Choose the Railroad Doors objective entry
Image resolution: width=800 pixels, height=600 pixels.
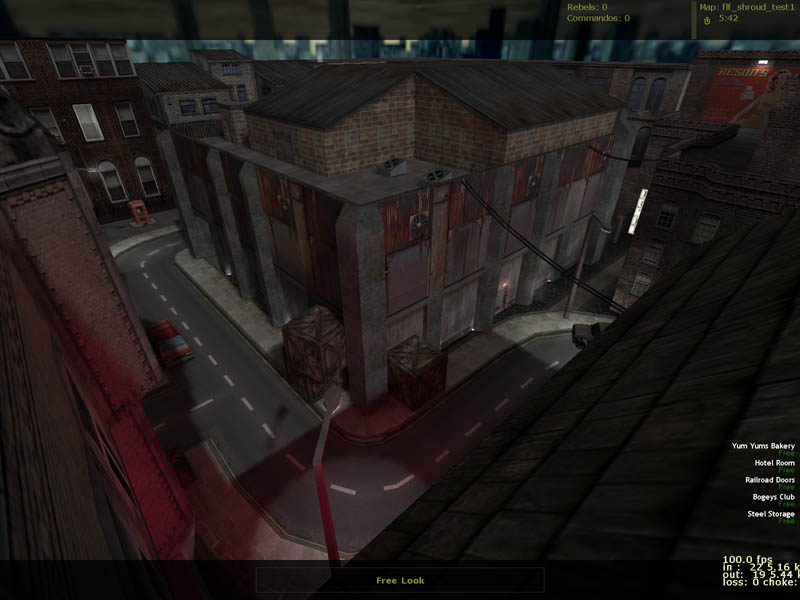768,480
